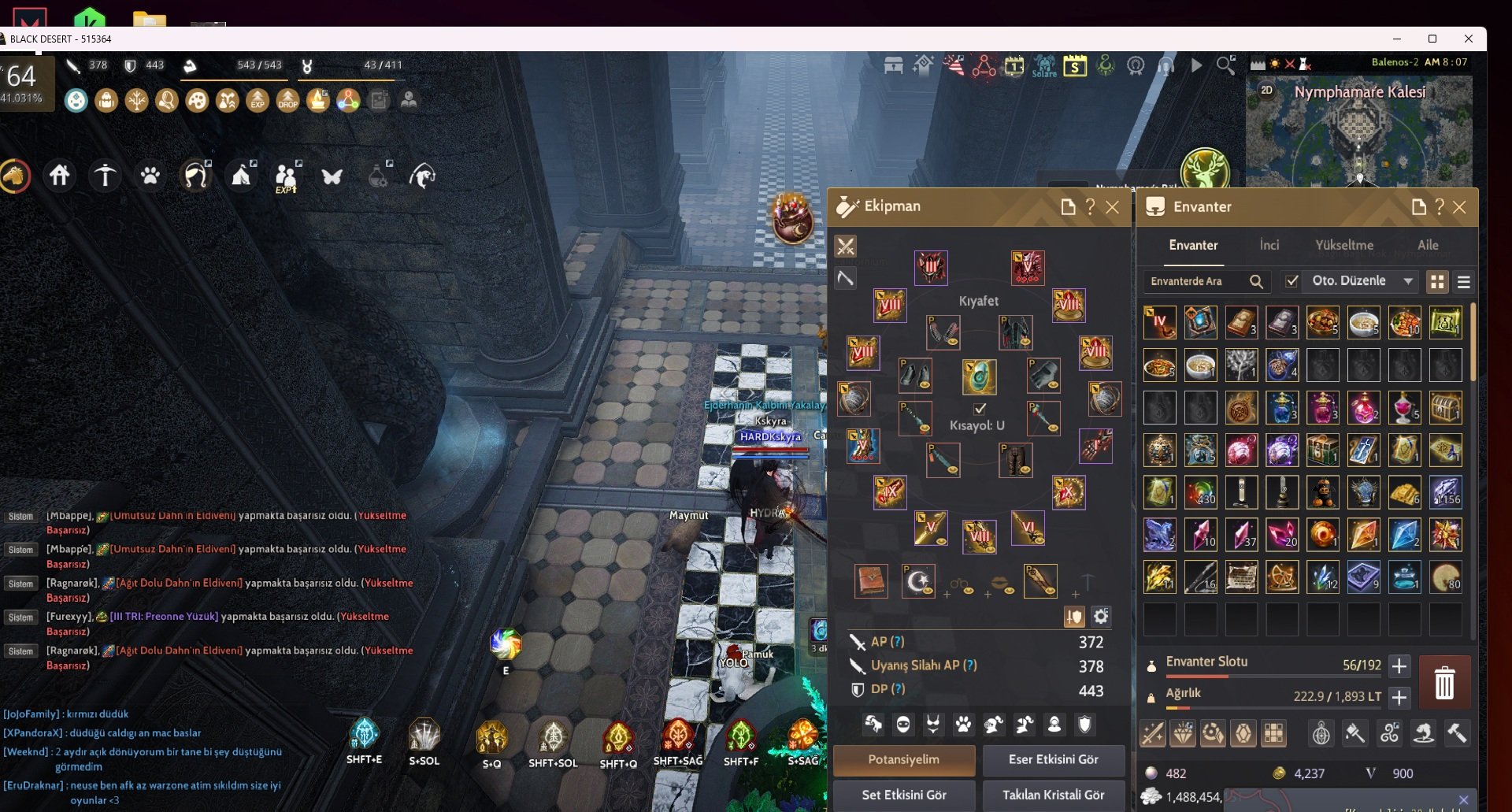The height and width of the screenshot is (812, 1512).
Task: Close the Ekipman equipment window
Action: coord(1112,207)
